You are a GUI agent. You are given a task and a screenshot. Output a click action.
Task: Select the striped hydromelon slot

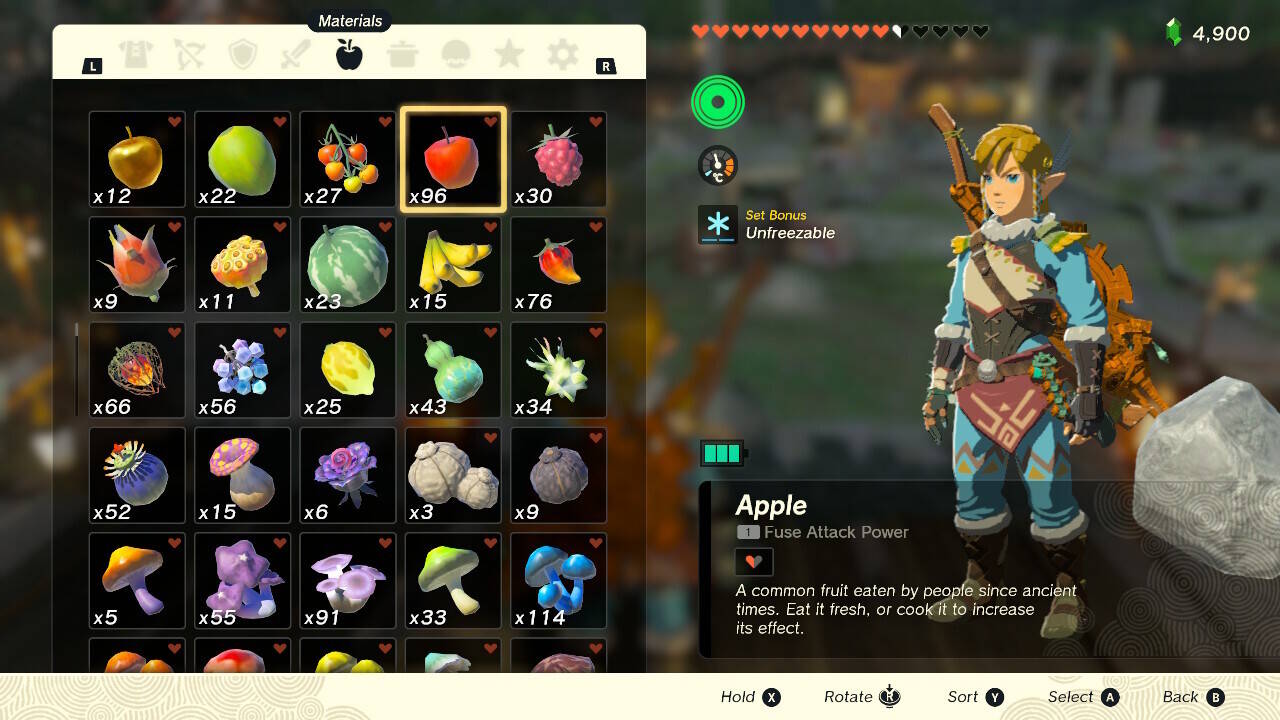[x=347, y=265]
